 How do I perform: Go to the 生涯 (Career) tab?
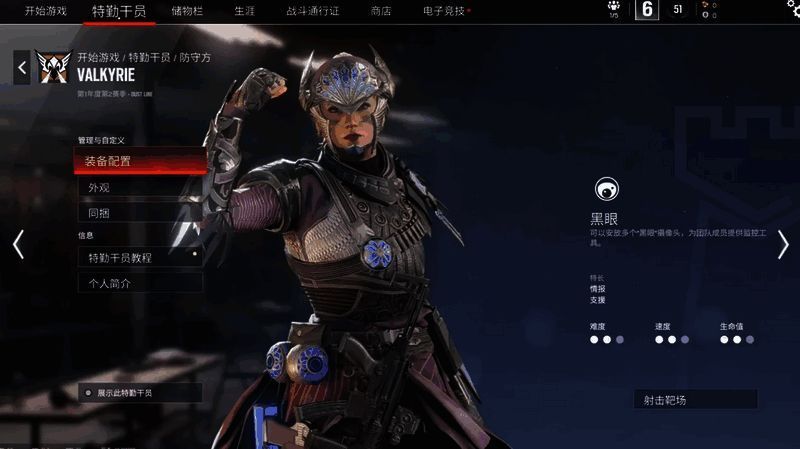pyautogui.click(x=245, y=11)
